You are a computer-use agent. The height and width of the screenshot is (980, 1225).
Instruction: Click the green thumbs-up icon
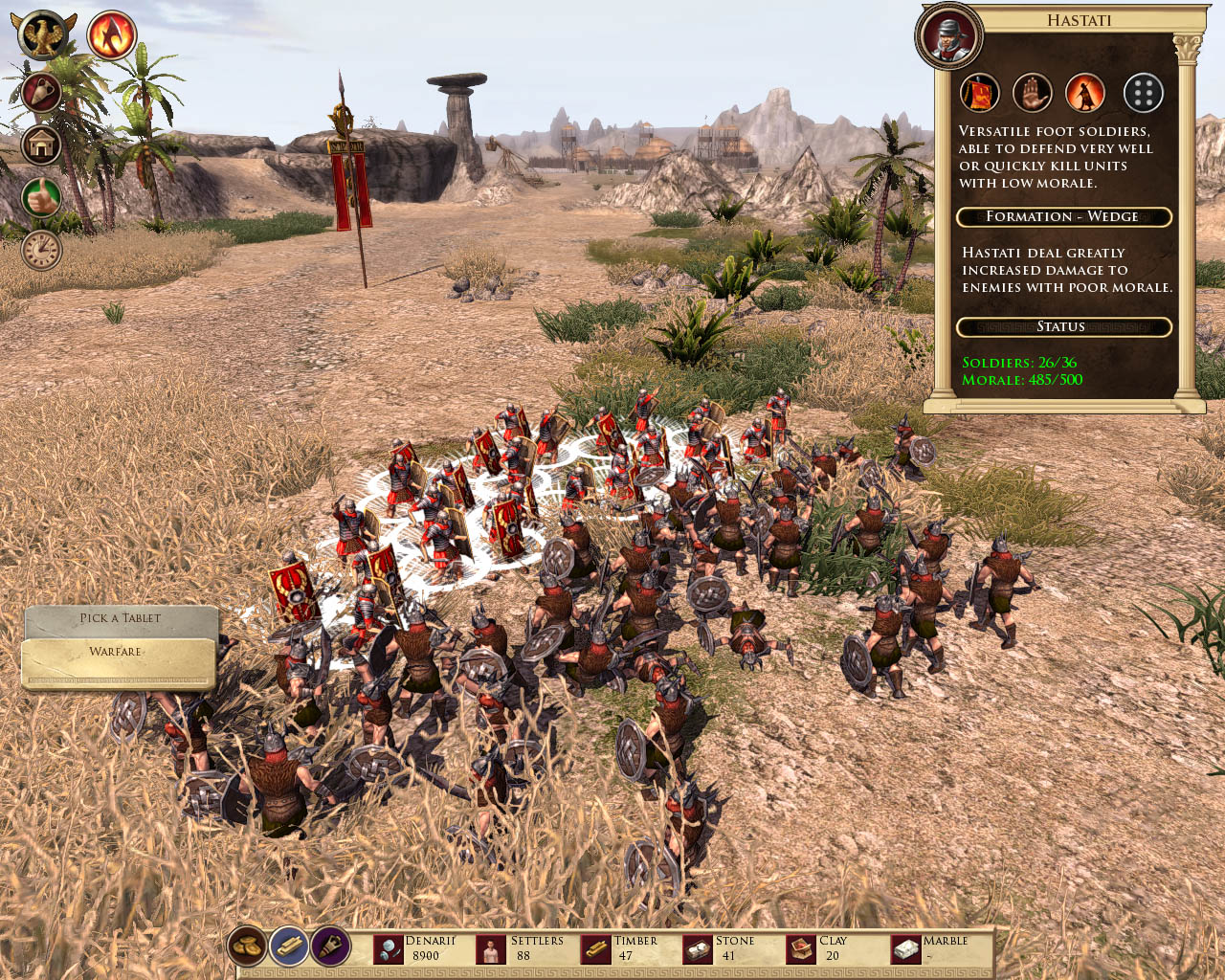click(x=42, y=198)
